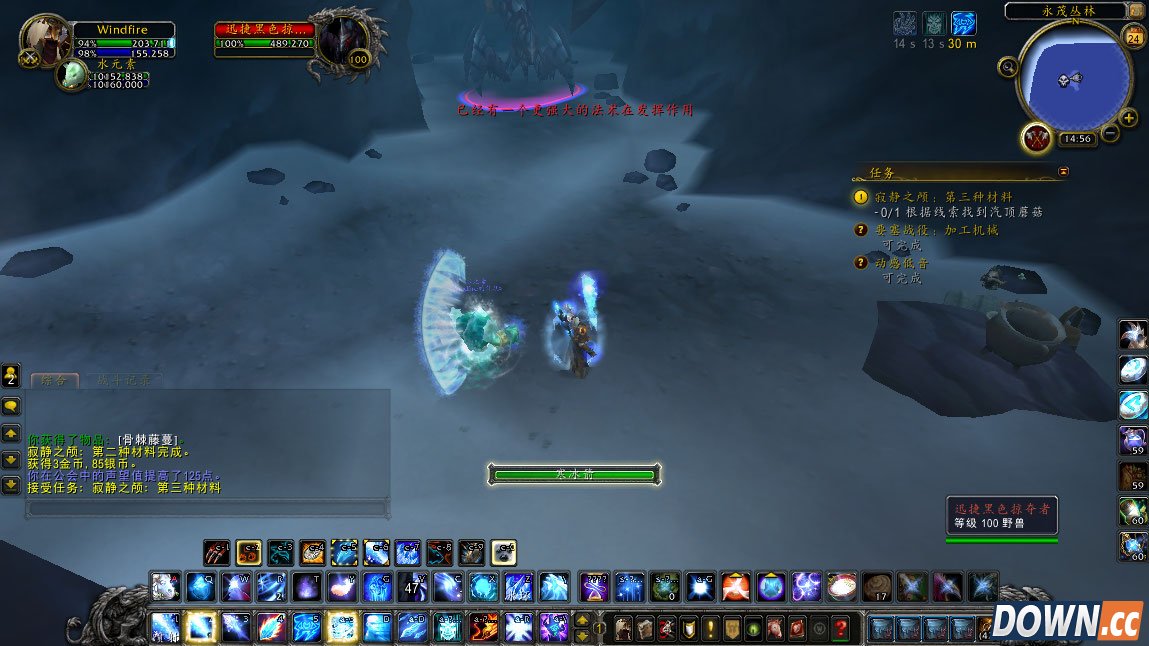Click the chat scroll-down arrow button
Viewport: 1149px width, 646px height.
click(11, 459)
